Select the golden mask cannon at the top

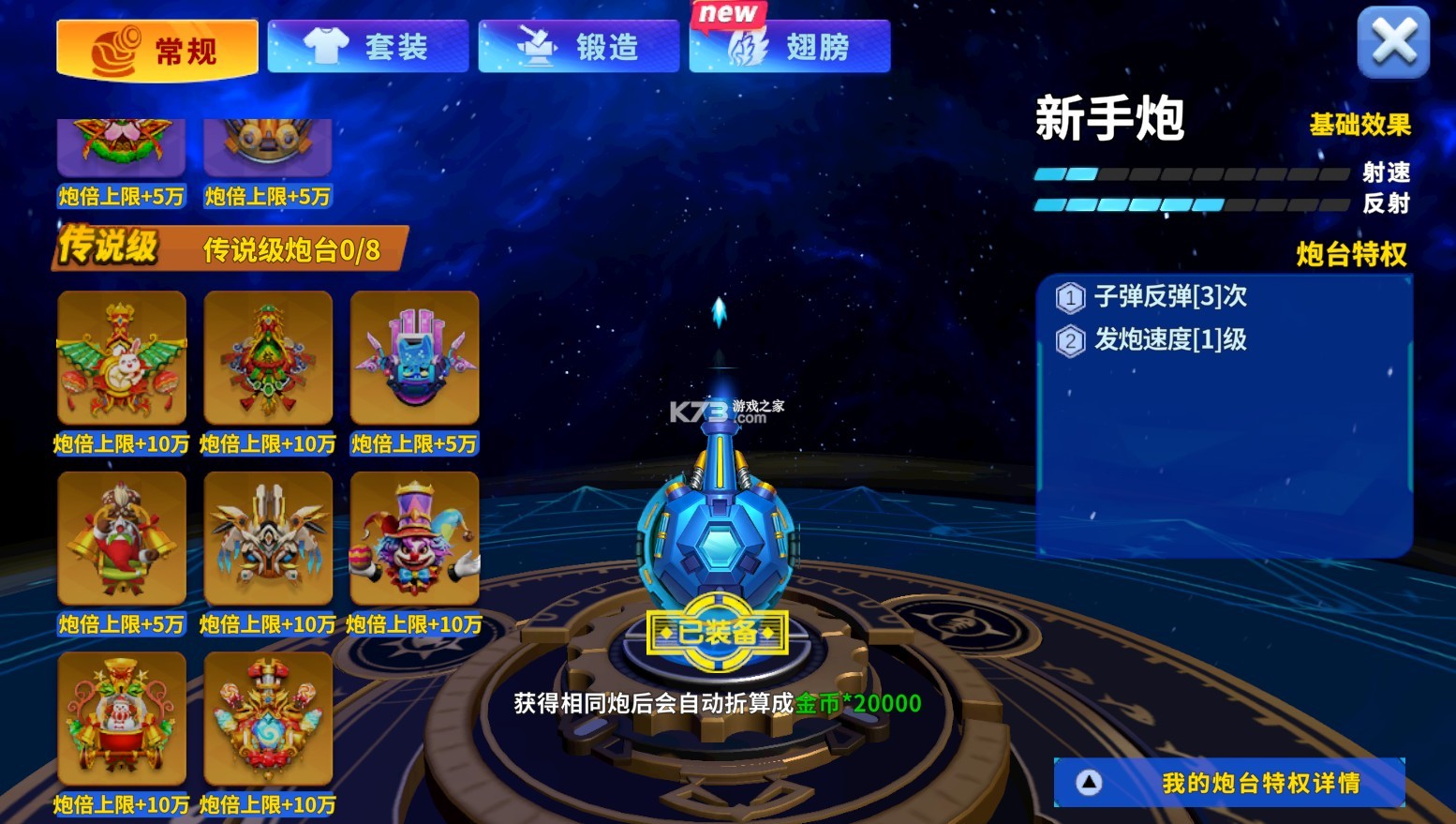[268, 141]
